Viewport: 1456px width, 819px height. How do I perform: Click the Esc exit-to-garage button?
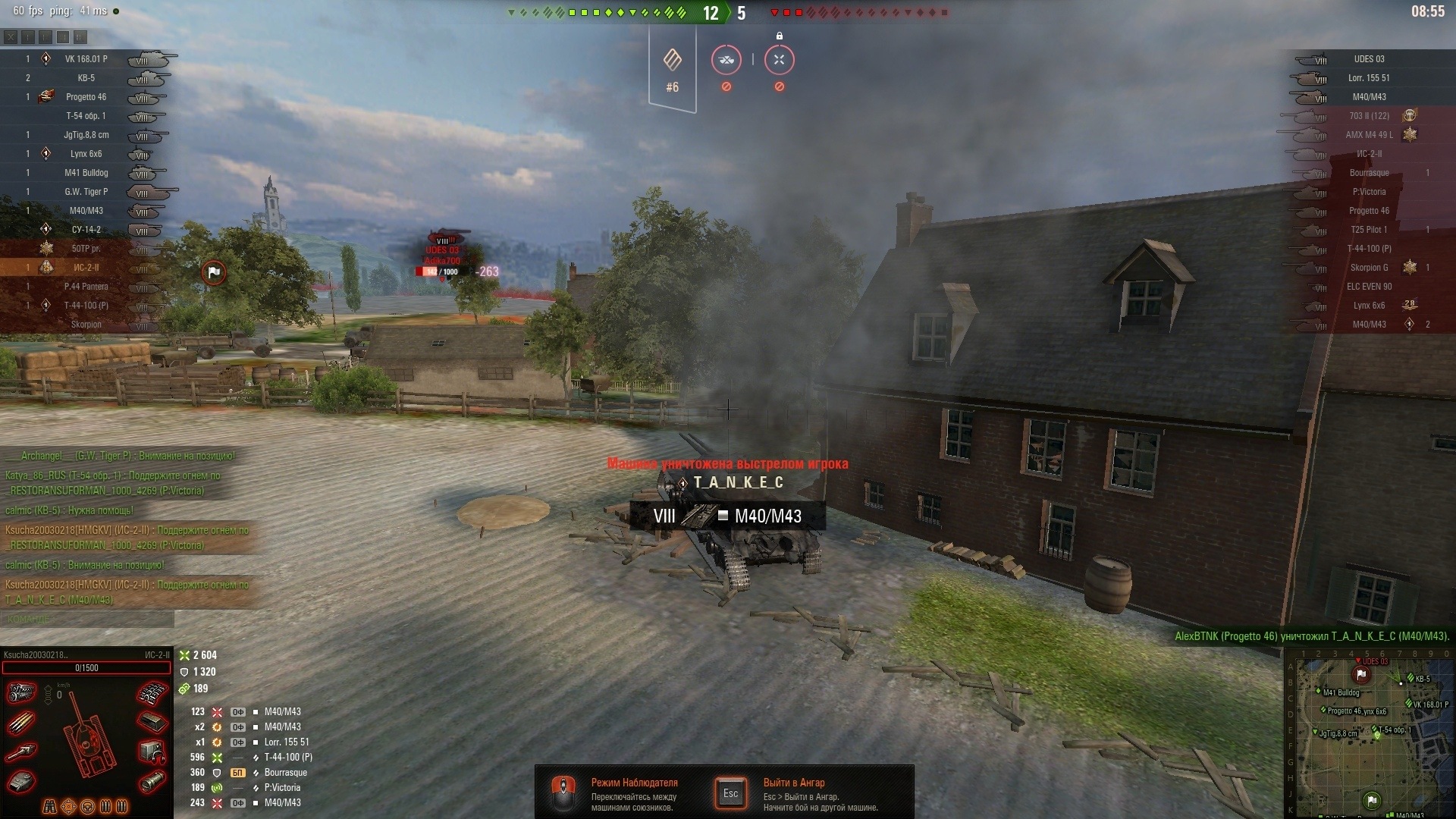730,794
